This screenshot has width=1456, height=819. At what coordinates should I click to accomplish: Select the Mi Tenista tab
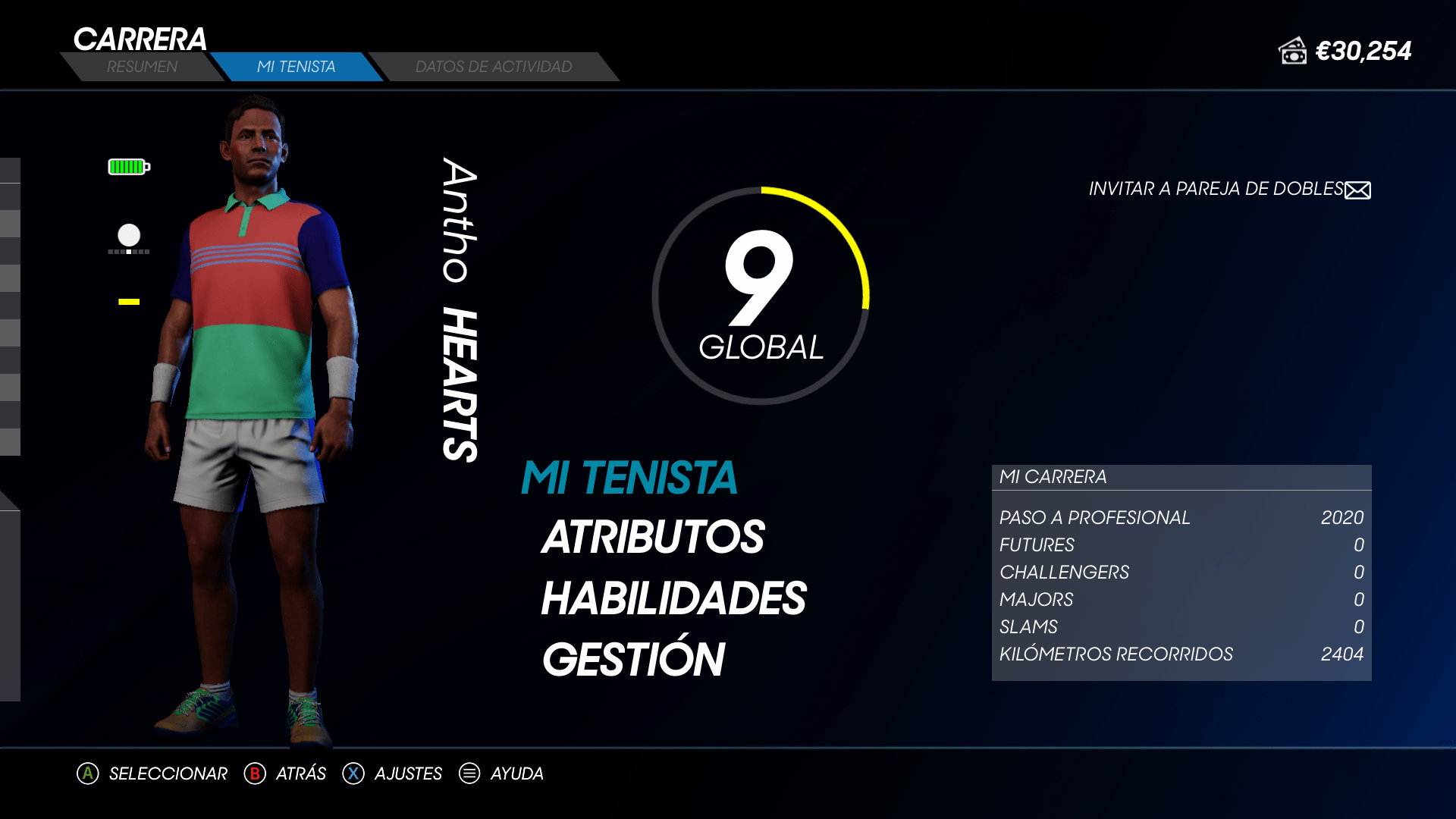click(x=296, y=67)
